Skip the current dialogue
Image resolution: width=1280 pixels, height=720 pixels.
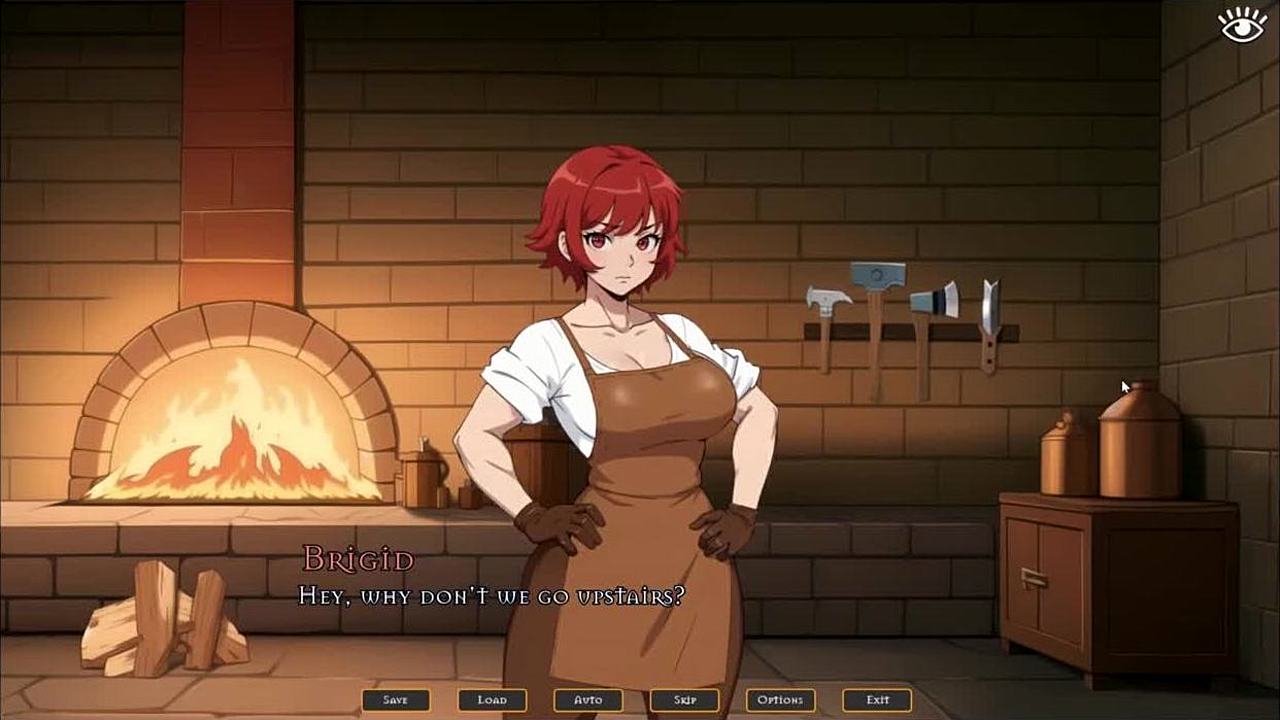684,700
